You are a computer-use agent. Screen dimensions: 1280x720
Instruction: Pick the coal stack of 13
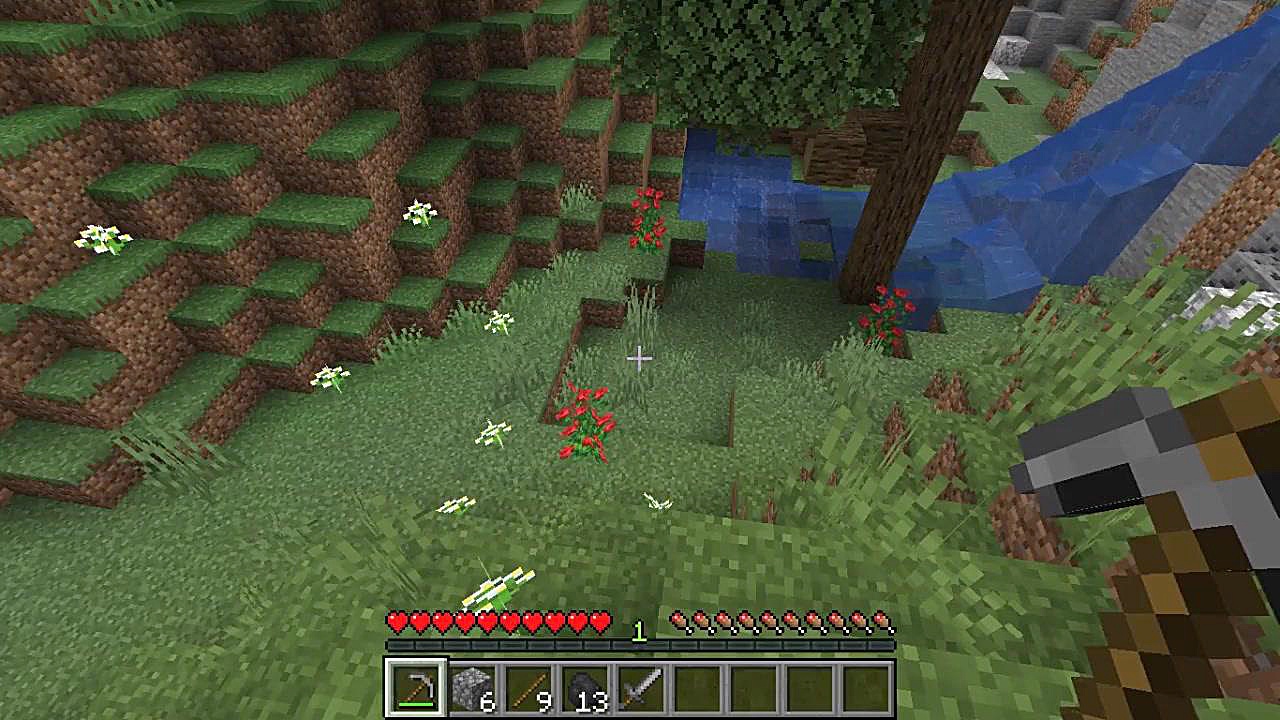pos(583,688)
